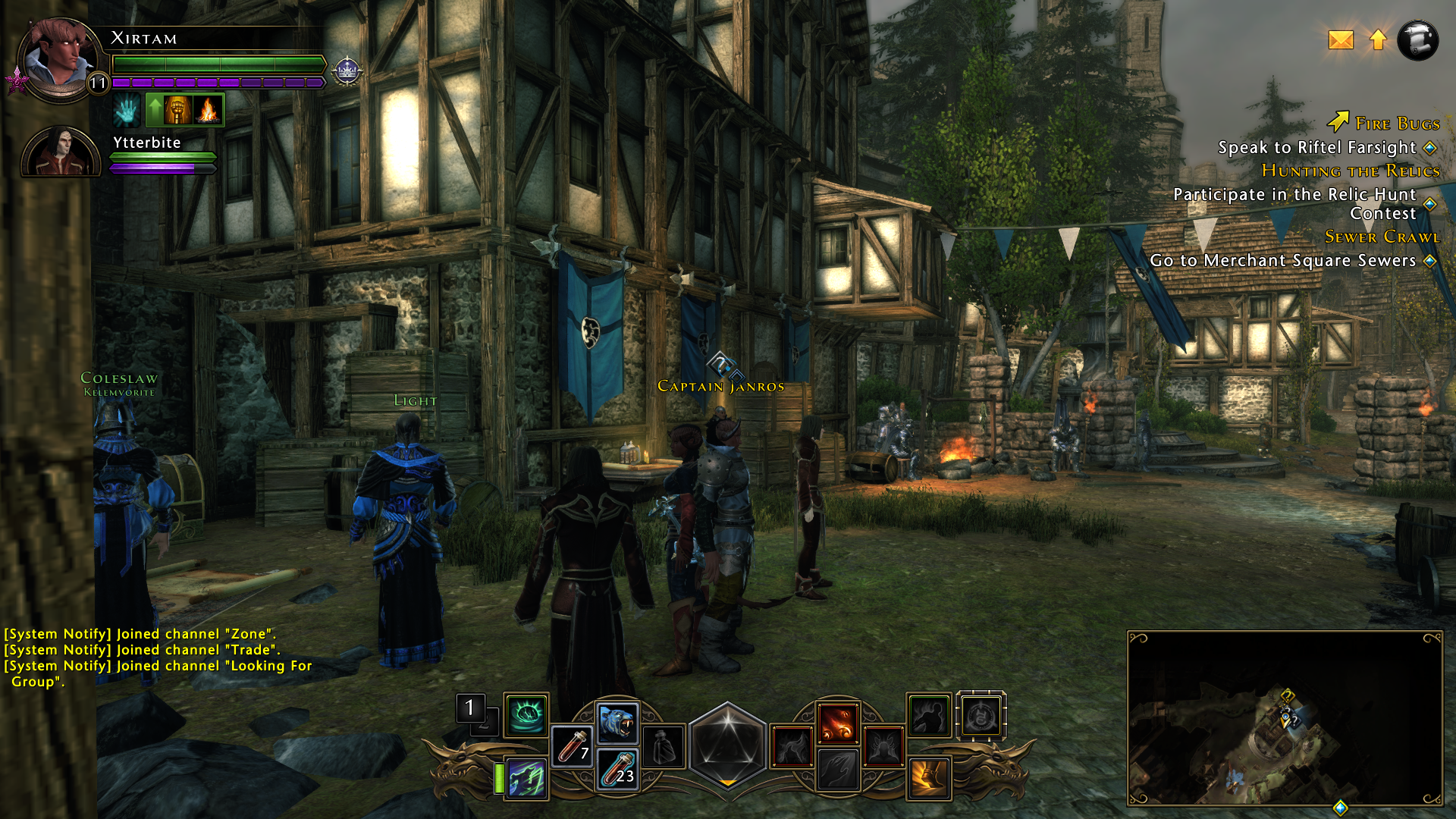
Task: Toggle the Relic Hunt Contest objective diamond
Action: [x=1429, y=203]
